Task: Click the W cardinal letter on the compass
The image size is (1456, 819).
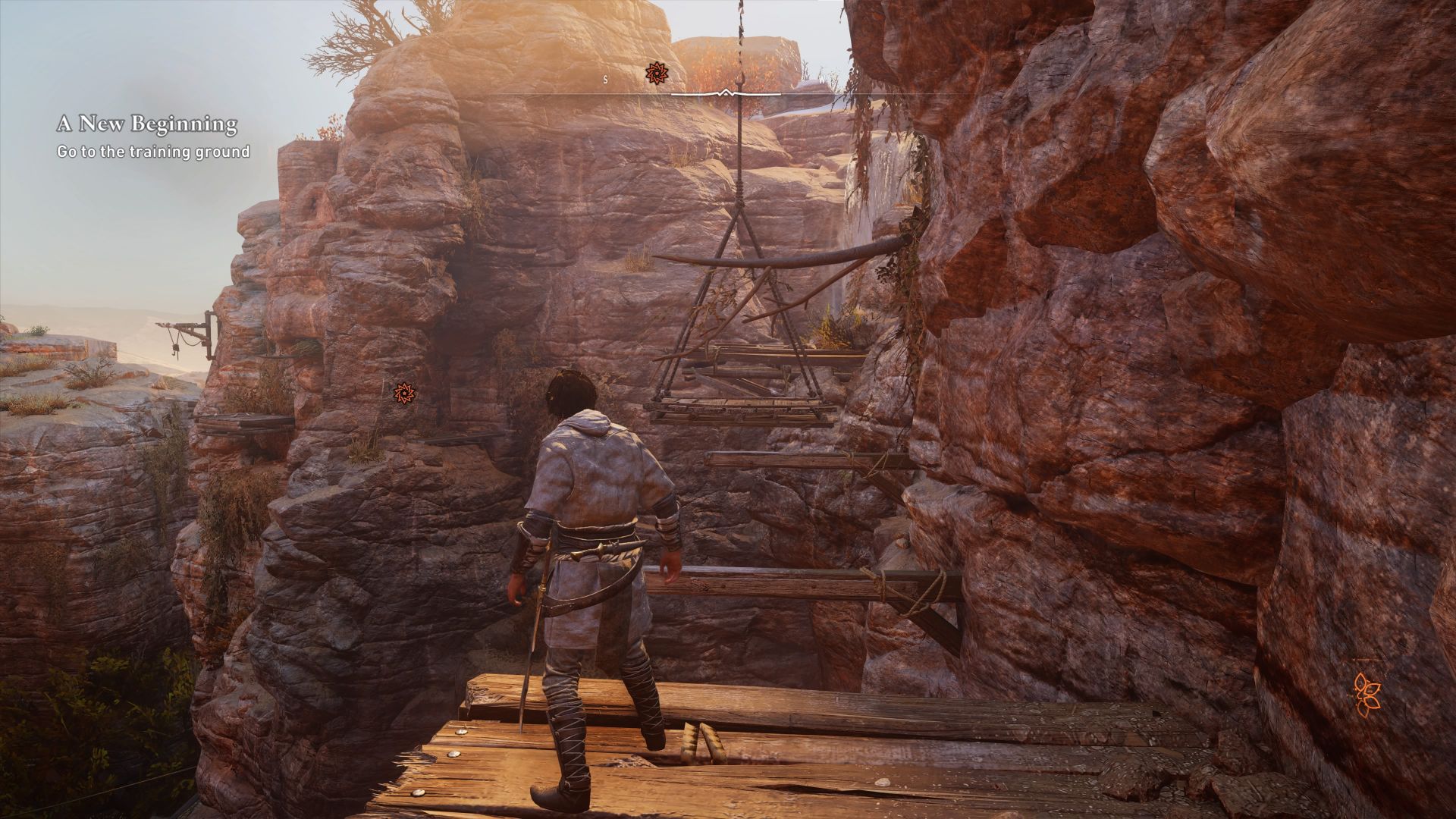Action: pyautogui.click(x=824, y=77)
